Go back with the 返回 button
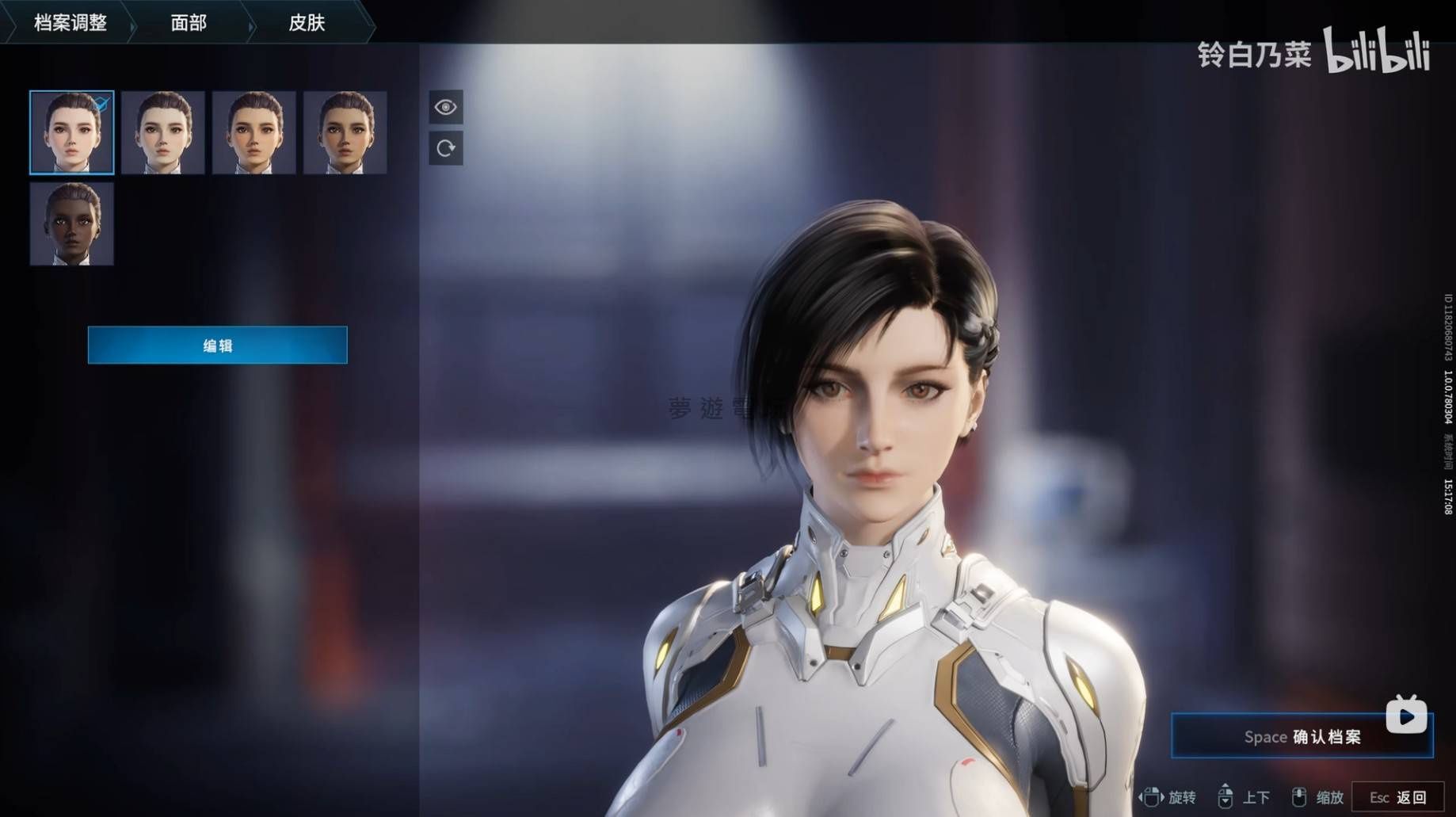 [x=1397, y=797]
